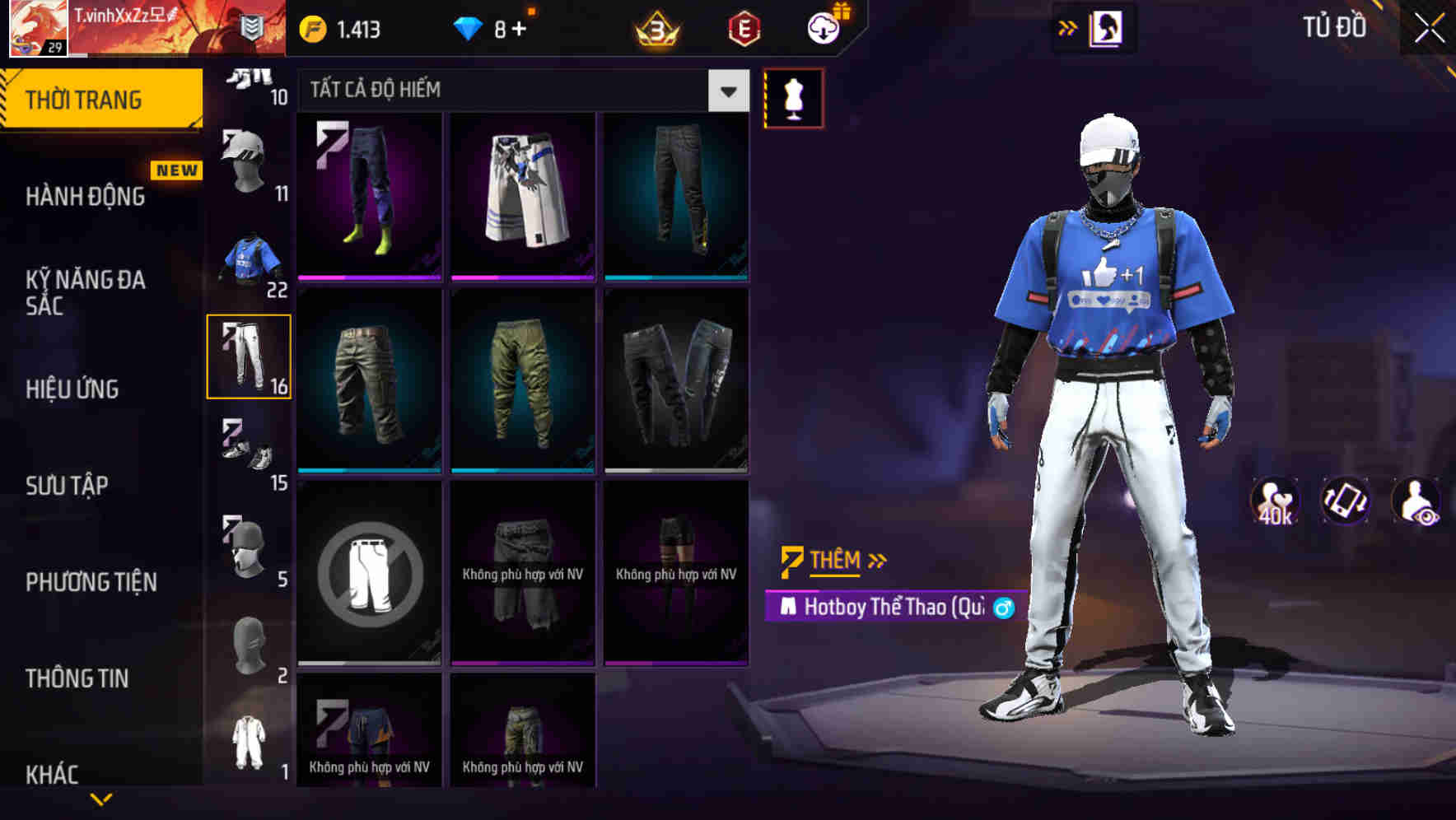
Task: Select the mannequin display icon
Action: click(793, 97)
